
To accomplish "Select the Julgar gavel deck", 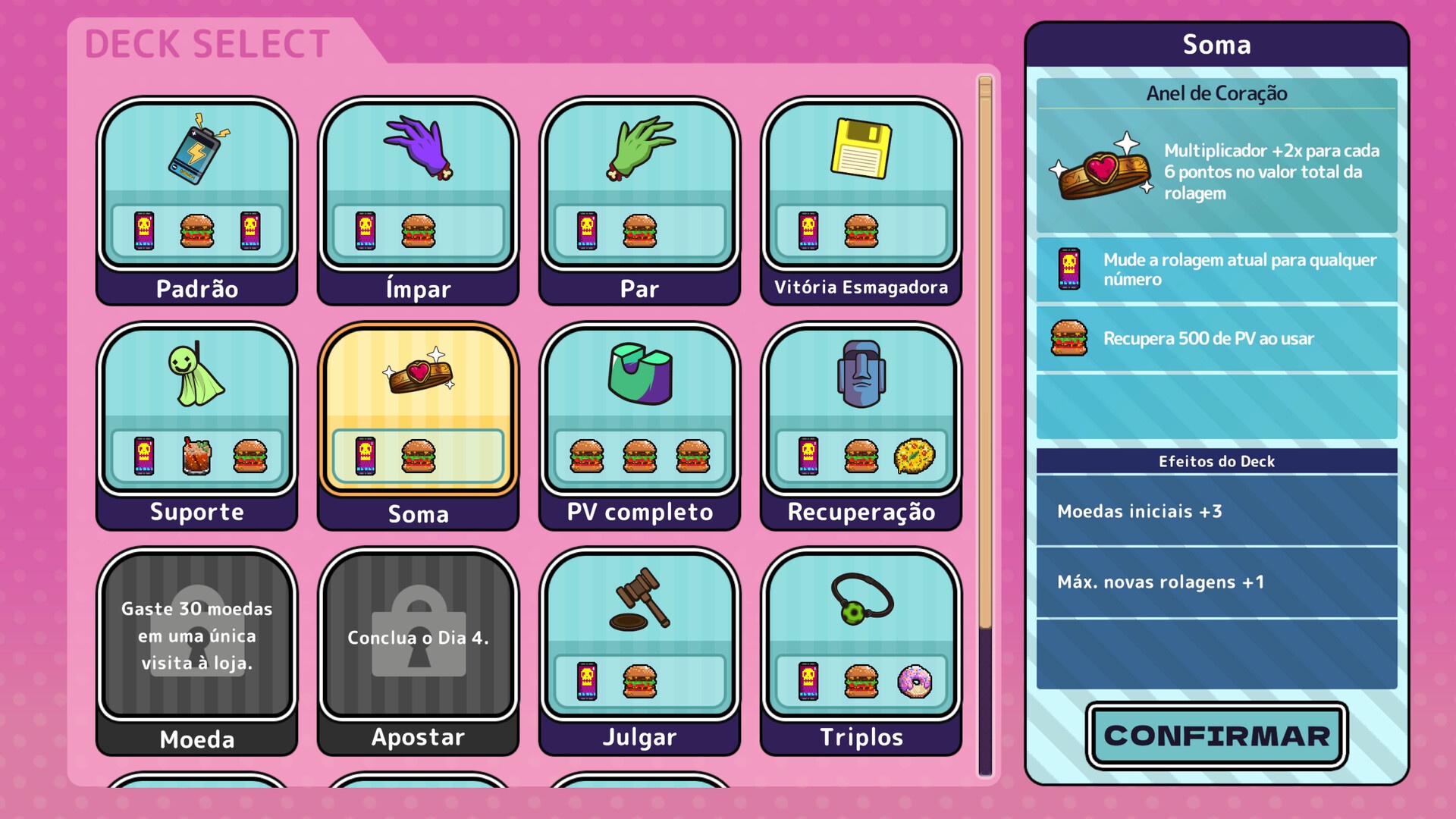I will [x=639, y=651].
